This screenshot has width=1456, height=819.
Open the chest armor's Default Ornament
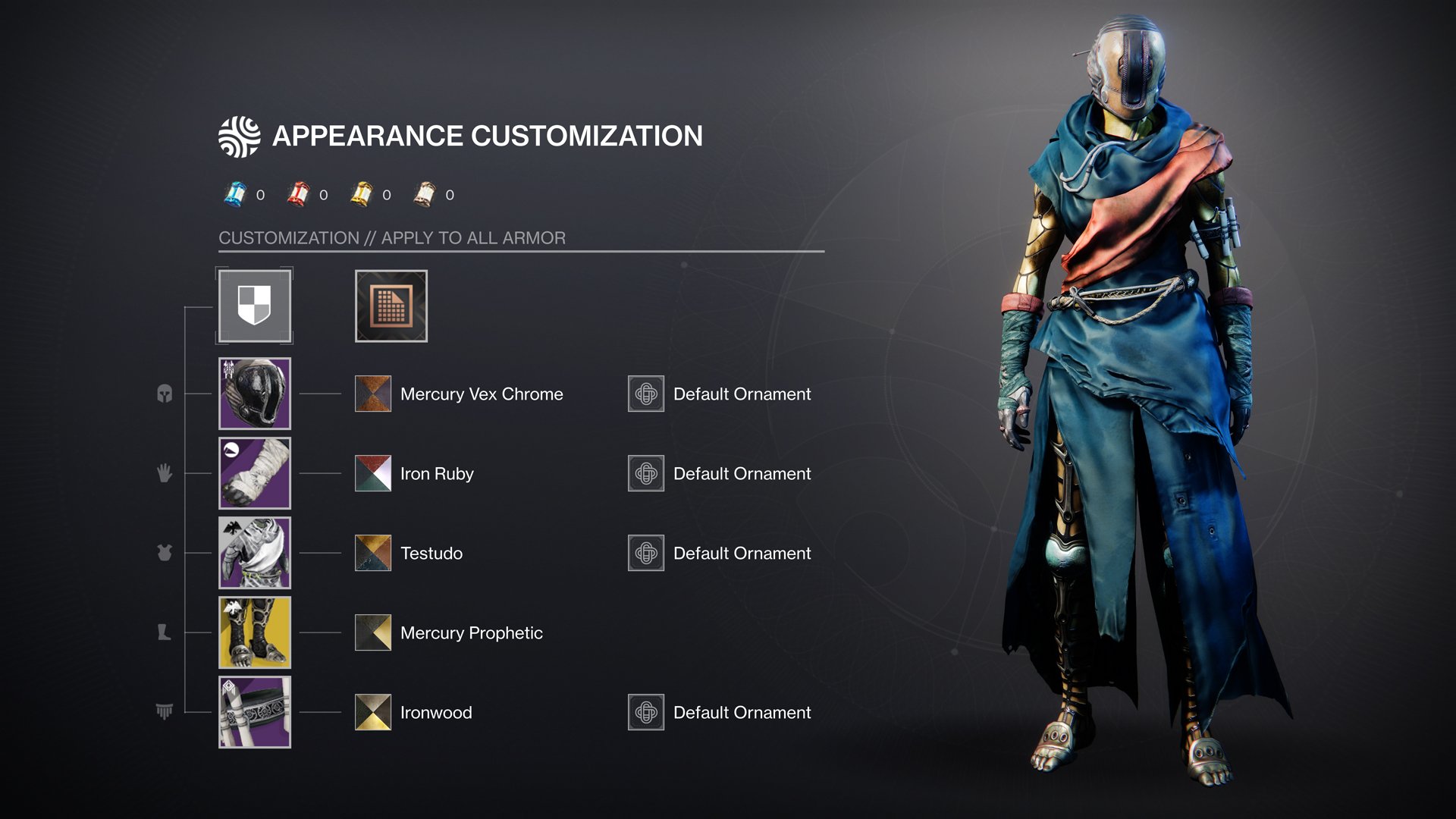click(646, 553)
